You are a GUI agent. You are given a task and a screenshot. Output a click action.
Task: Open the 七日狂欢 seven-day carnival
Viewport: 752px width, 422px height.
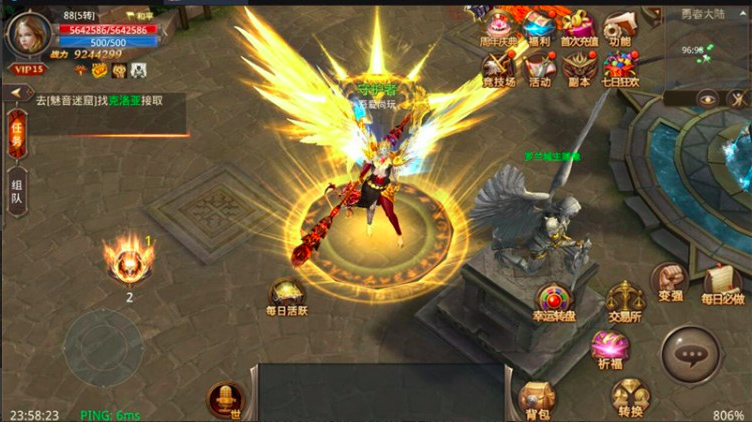point(620,67)
